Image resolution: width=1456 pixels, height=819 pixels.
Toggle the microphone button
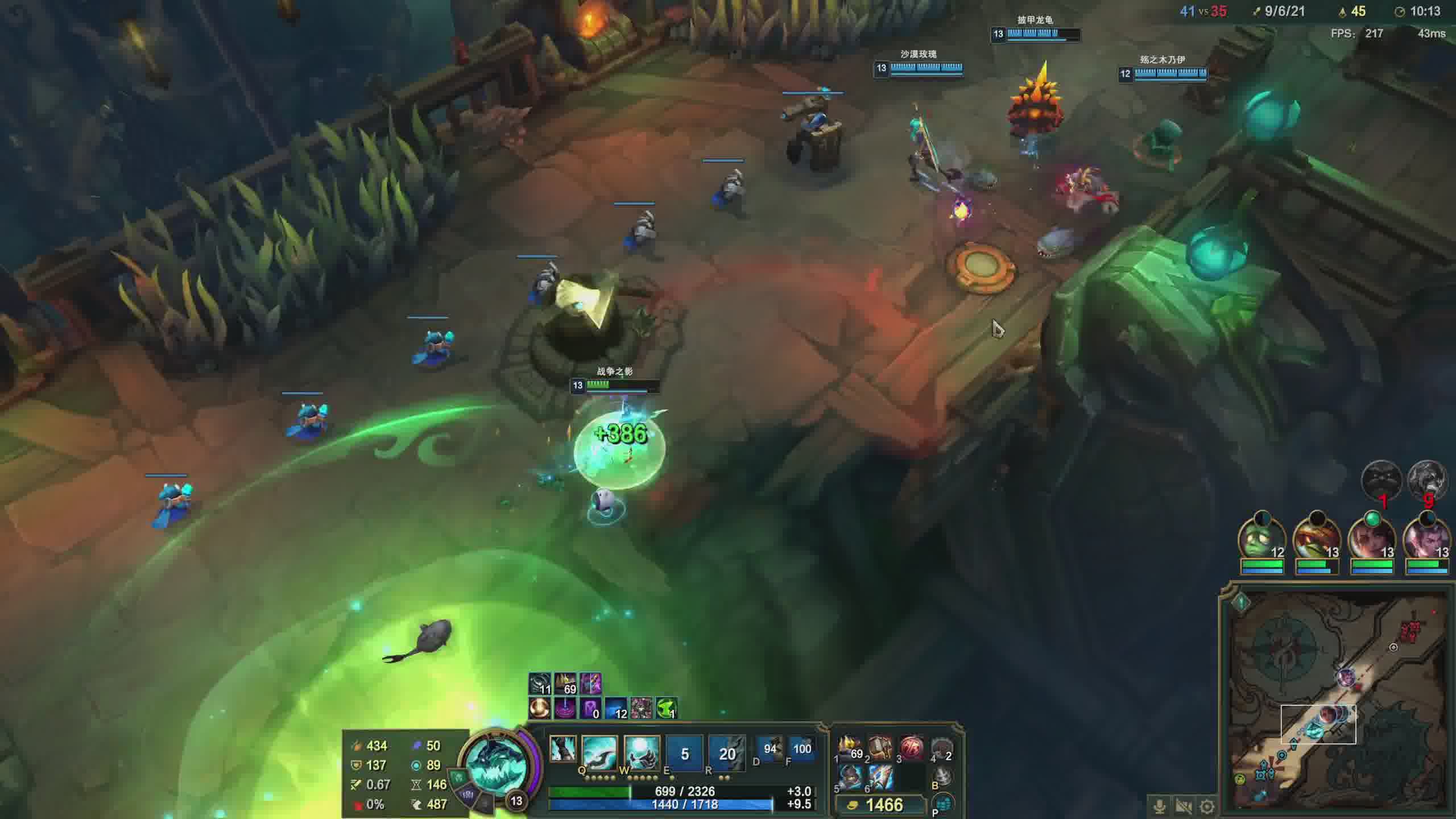pos(1159,806)
